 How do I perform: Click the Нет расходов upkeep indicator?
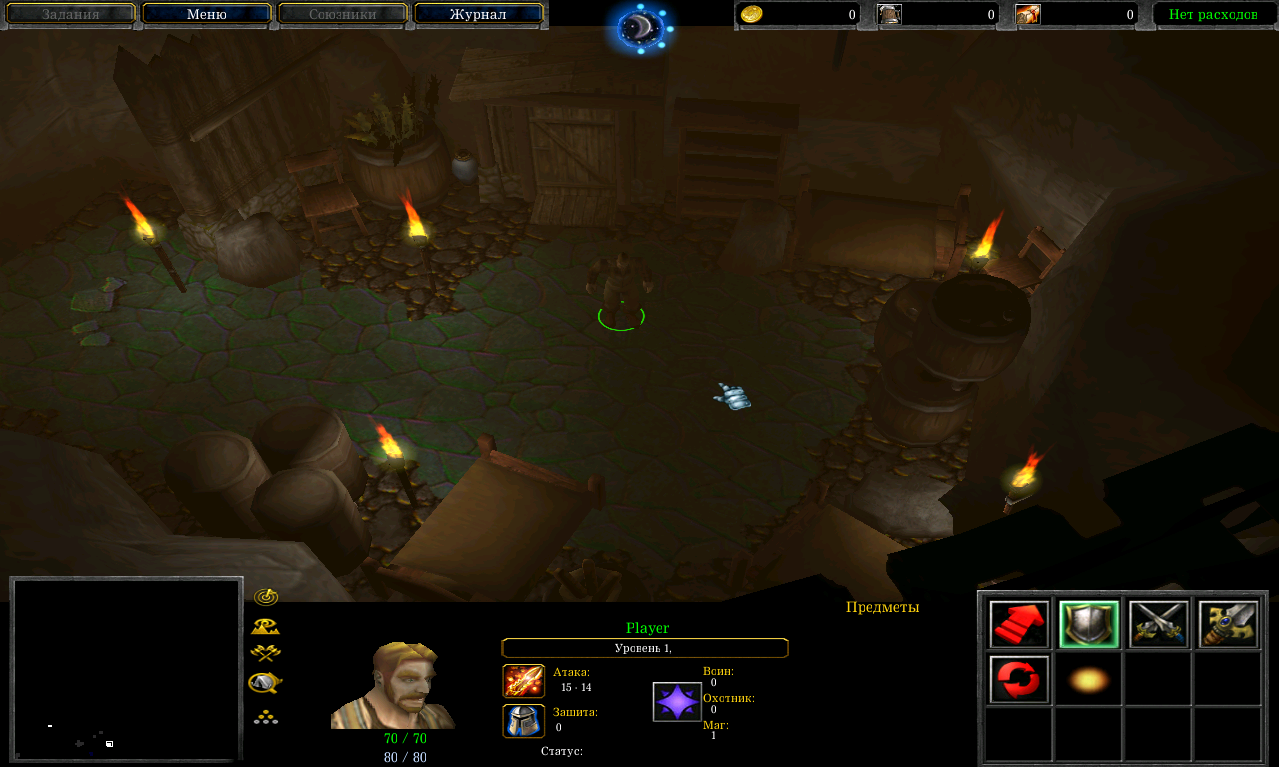coord(1213,14)
